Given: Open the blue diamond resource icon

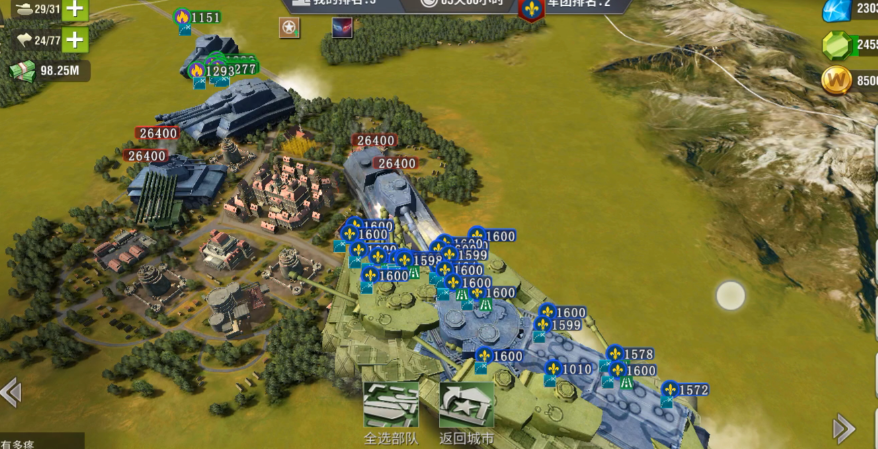Looking at the screenshot, I should coord(836,10).
